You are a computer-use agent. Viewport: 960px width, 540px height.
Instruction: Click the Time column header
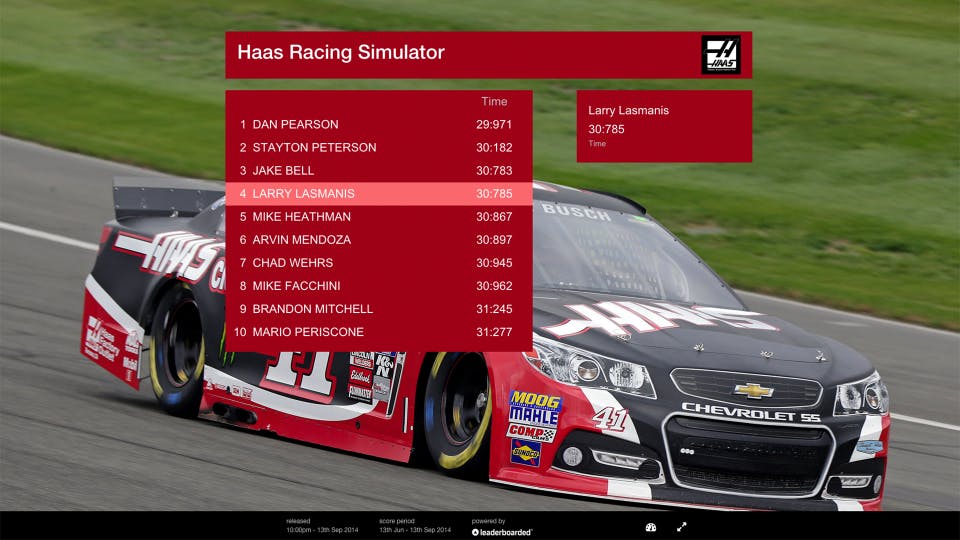coord(494,102)
